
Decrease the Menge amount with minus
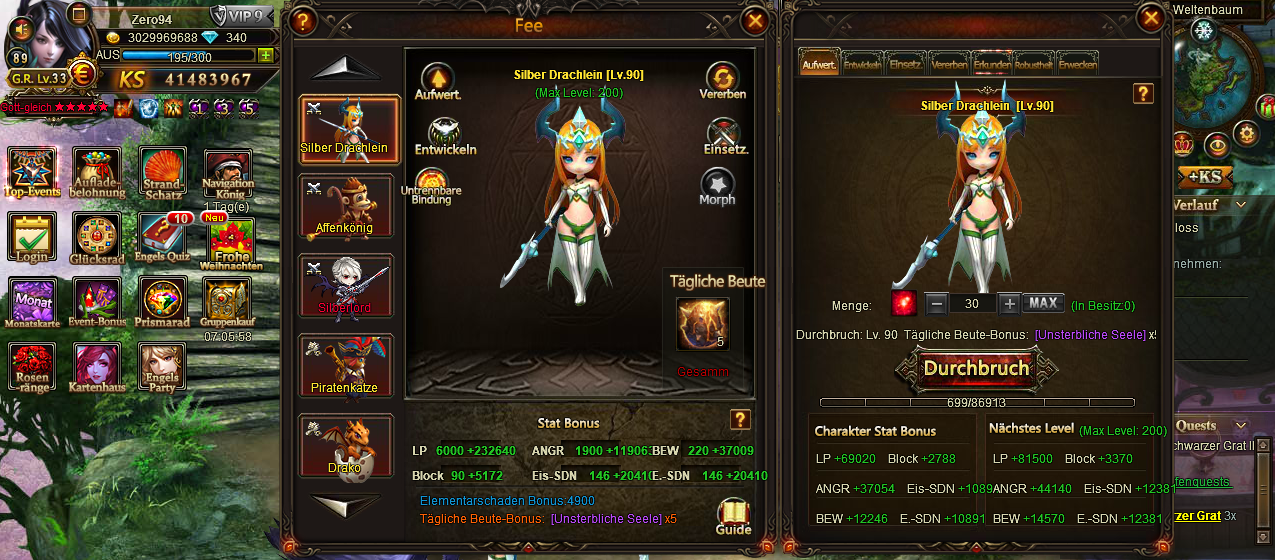pos(936,303)
